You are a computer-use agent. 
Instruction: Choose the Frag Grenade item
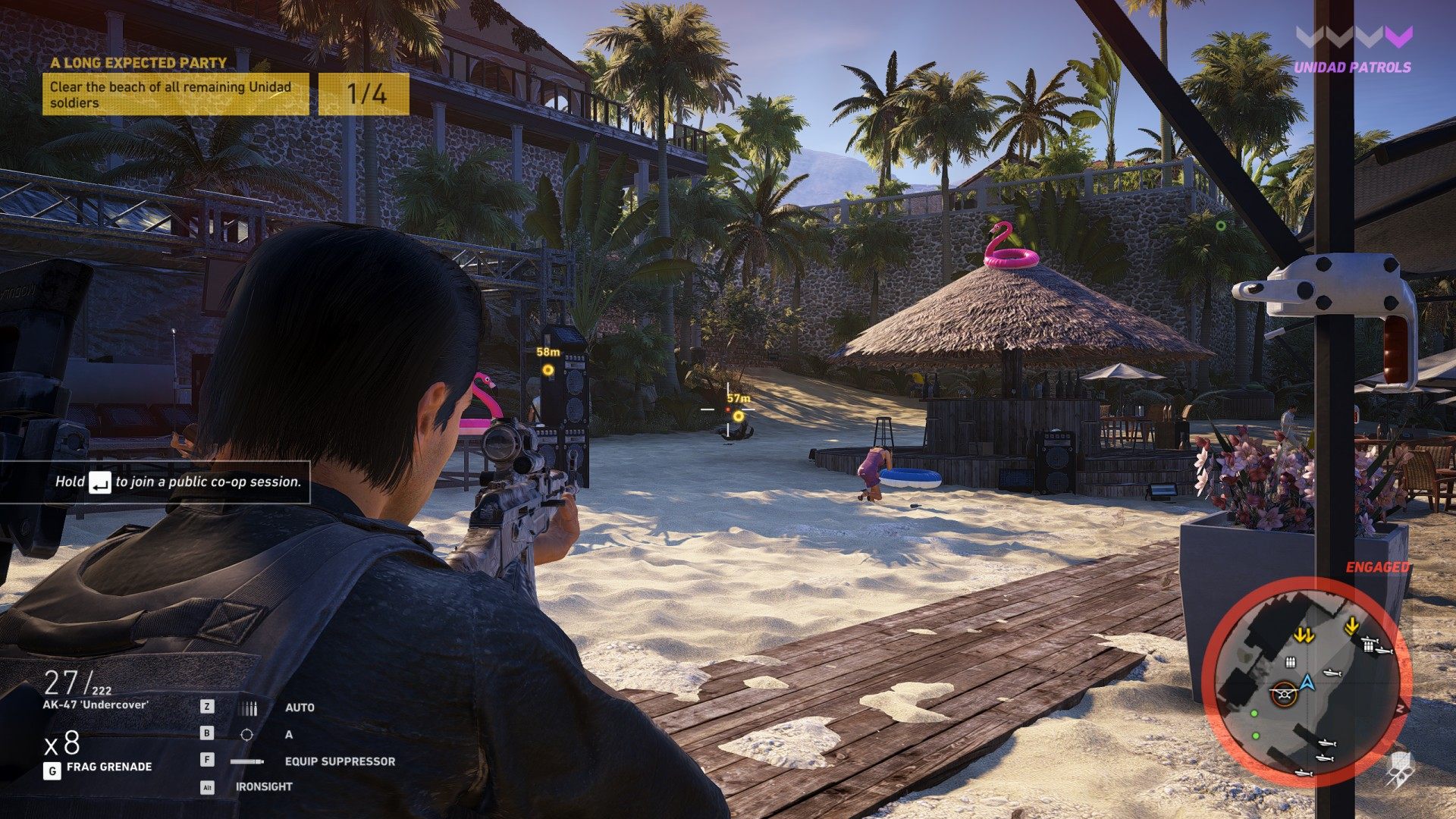tap(108, 767)
